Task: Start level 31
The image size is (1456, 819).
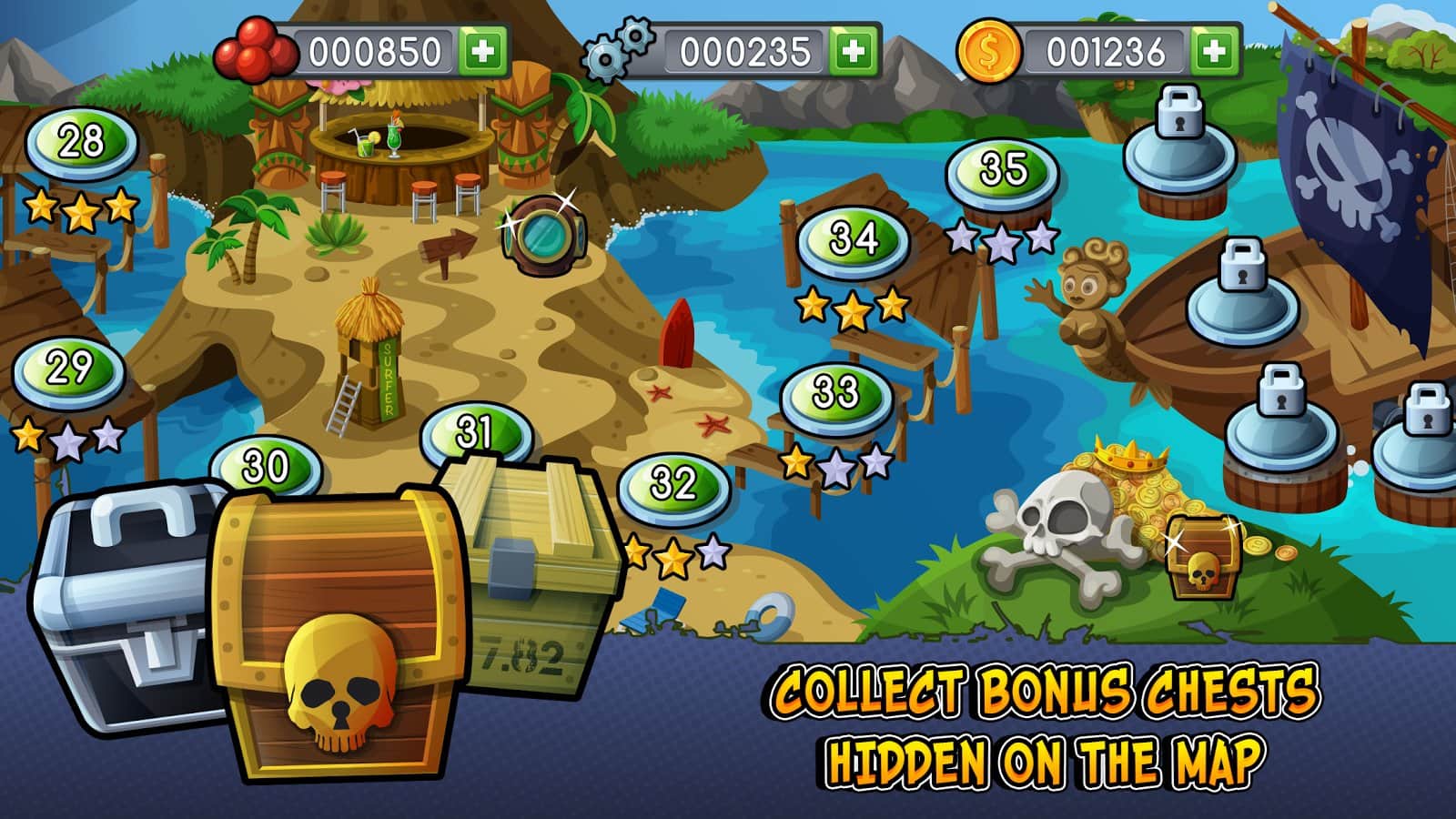Action: tap(474, 431)
